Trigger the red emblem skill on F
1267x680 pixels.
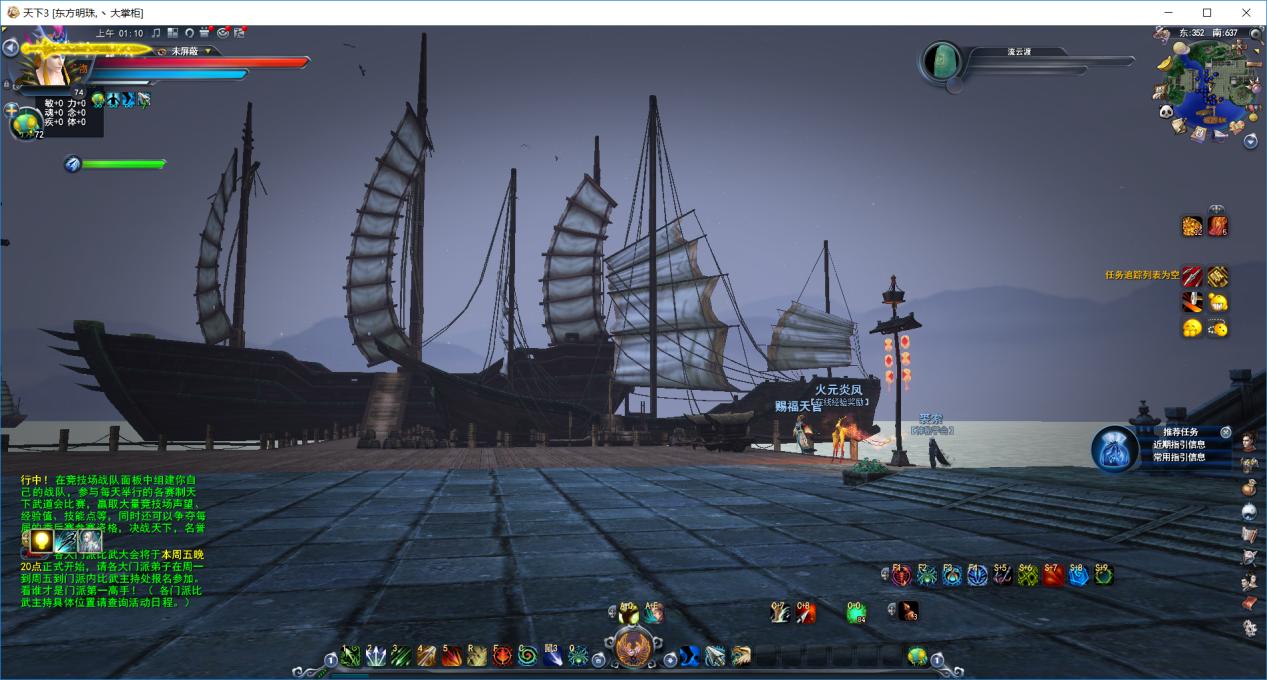coord(502,656)
